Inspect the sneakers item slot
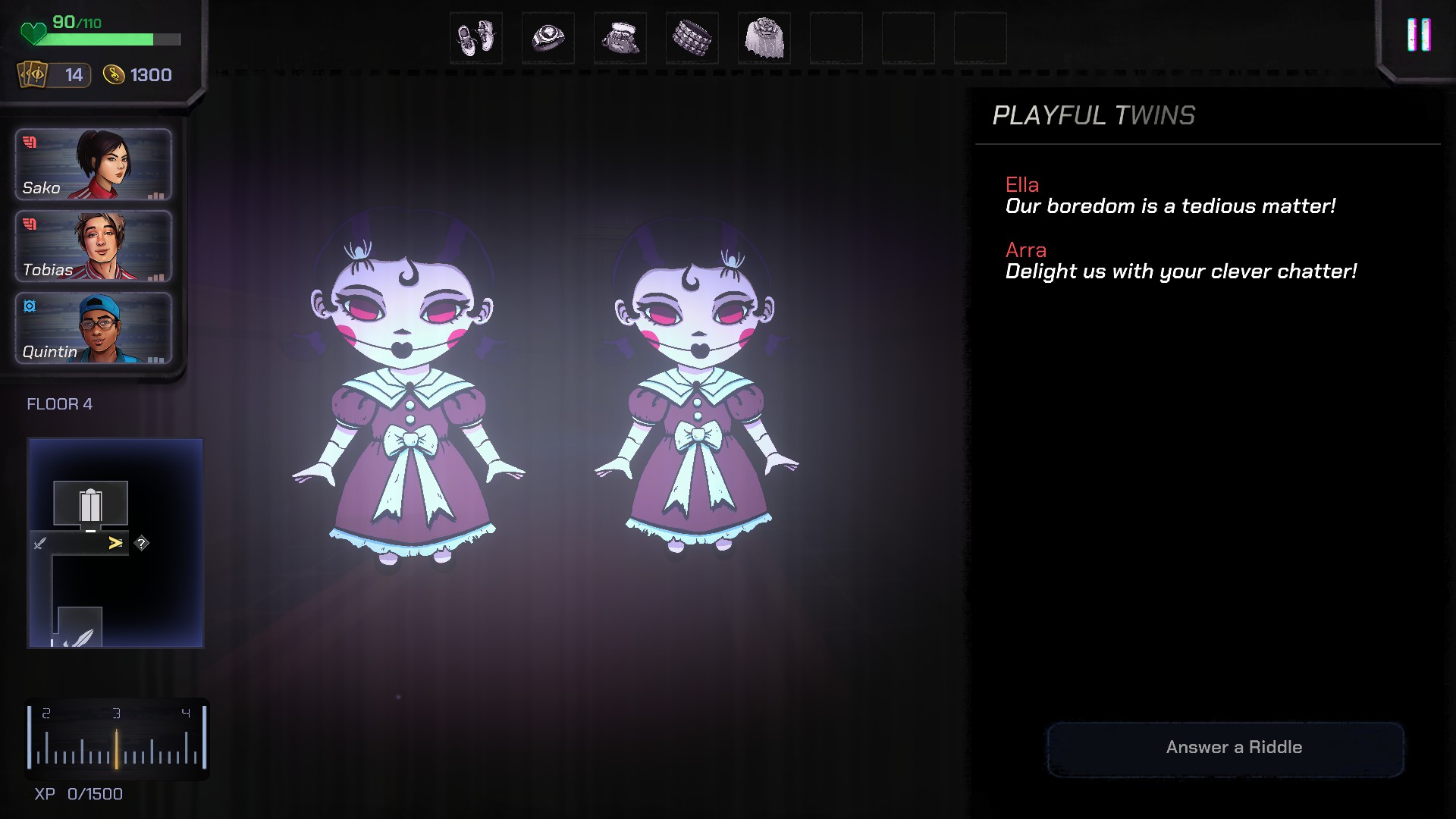The image size is (1456, 819). (x=476, y=38)
